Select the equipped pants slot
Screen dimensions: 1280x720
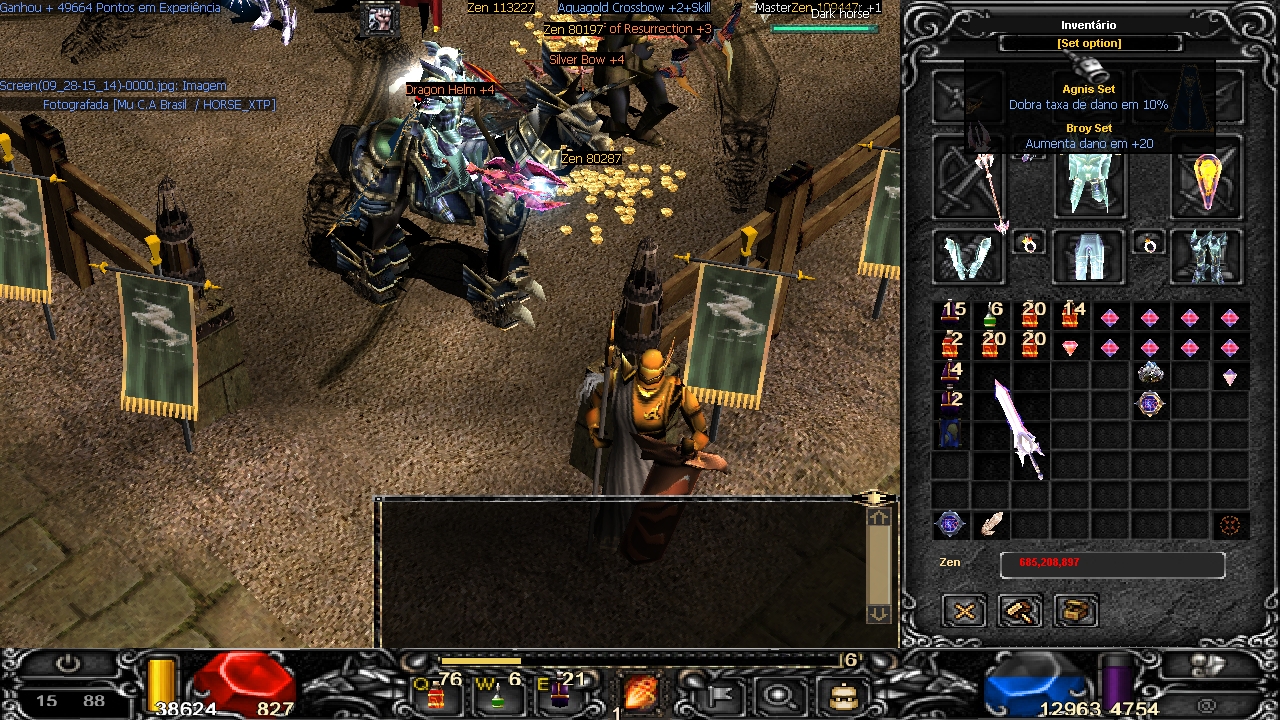1089,256
